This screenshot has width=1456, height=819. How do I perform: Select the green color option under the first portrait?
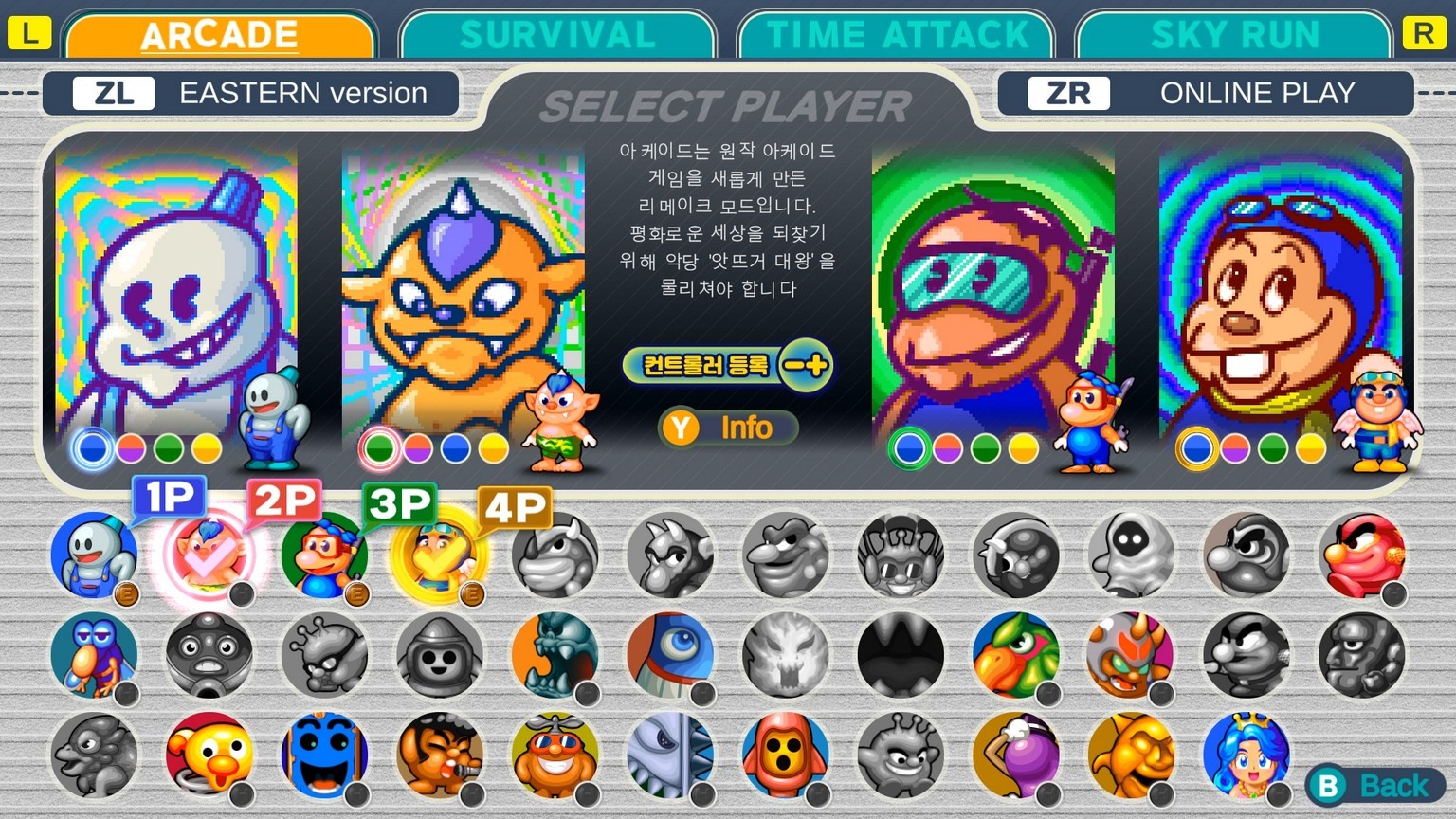[x=168, y=448]
